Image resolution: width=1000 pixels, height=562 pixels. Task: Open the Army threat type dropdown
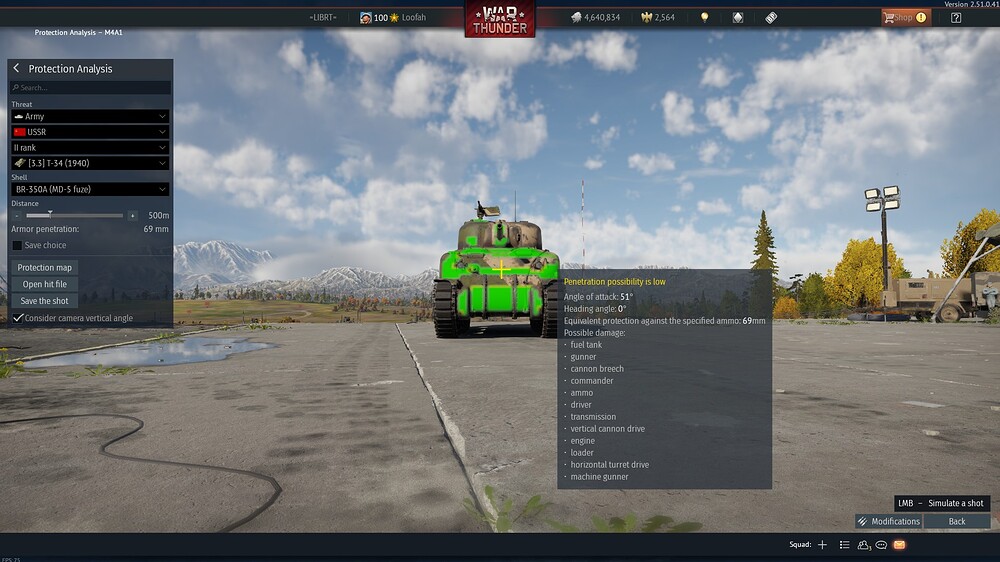point(90,117)
